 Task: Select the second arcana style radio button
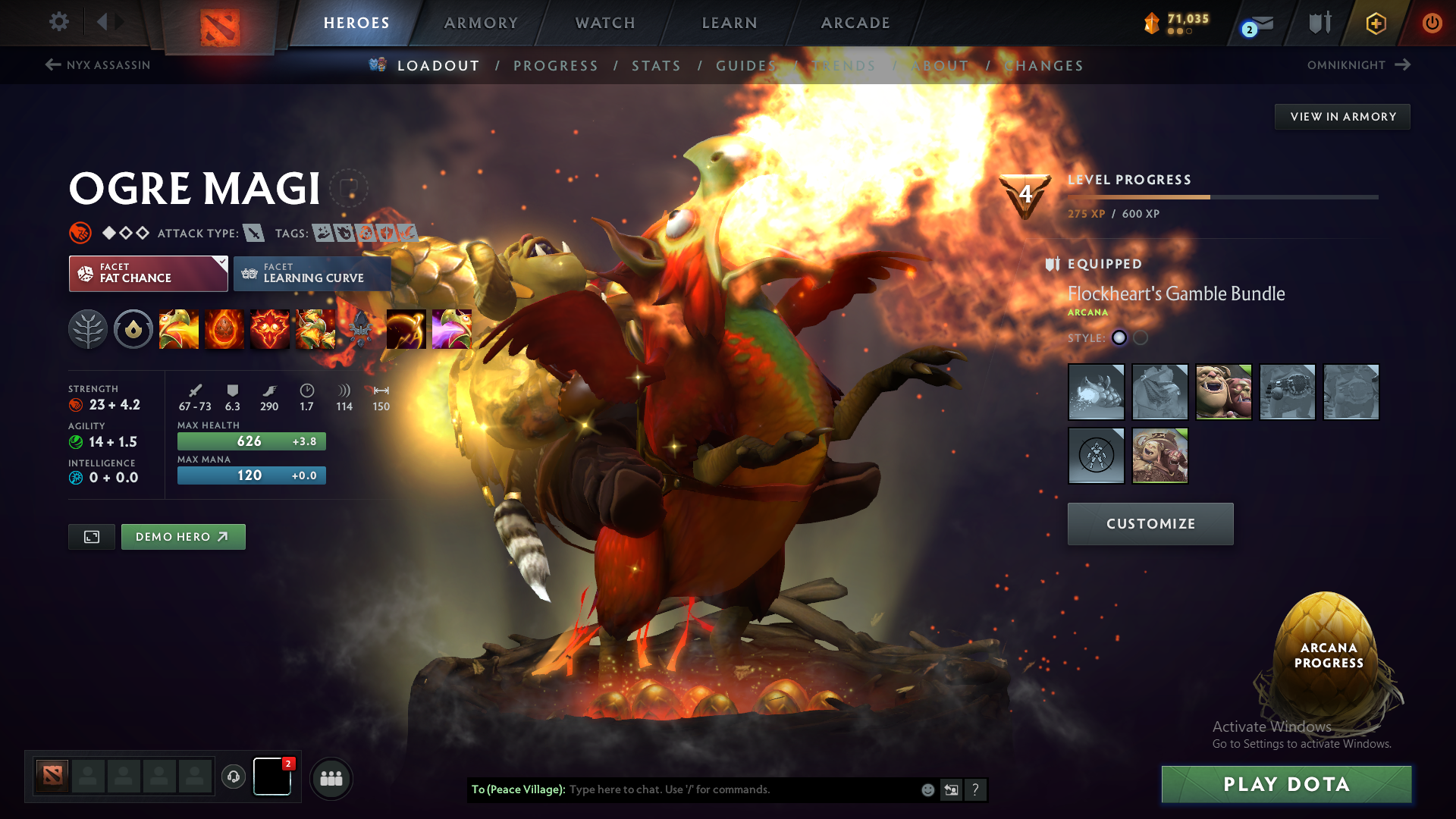tap(1139, 338)
